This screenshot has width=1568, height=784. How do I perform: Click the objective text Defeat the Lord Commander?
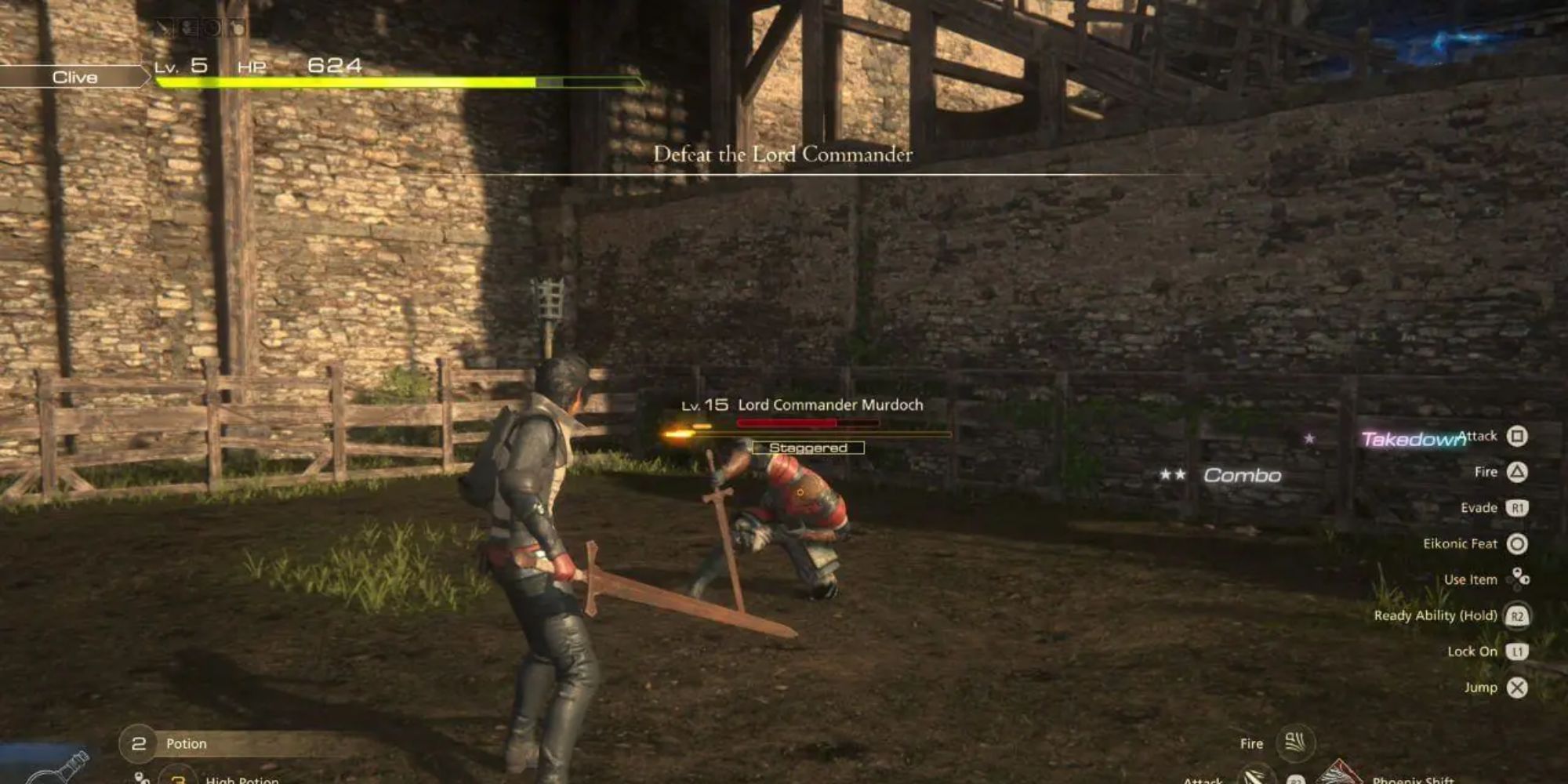pyautogui.click(x=784, y=155)
